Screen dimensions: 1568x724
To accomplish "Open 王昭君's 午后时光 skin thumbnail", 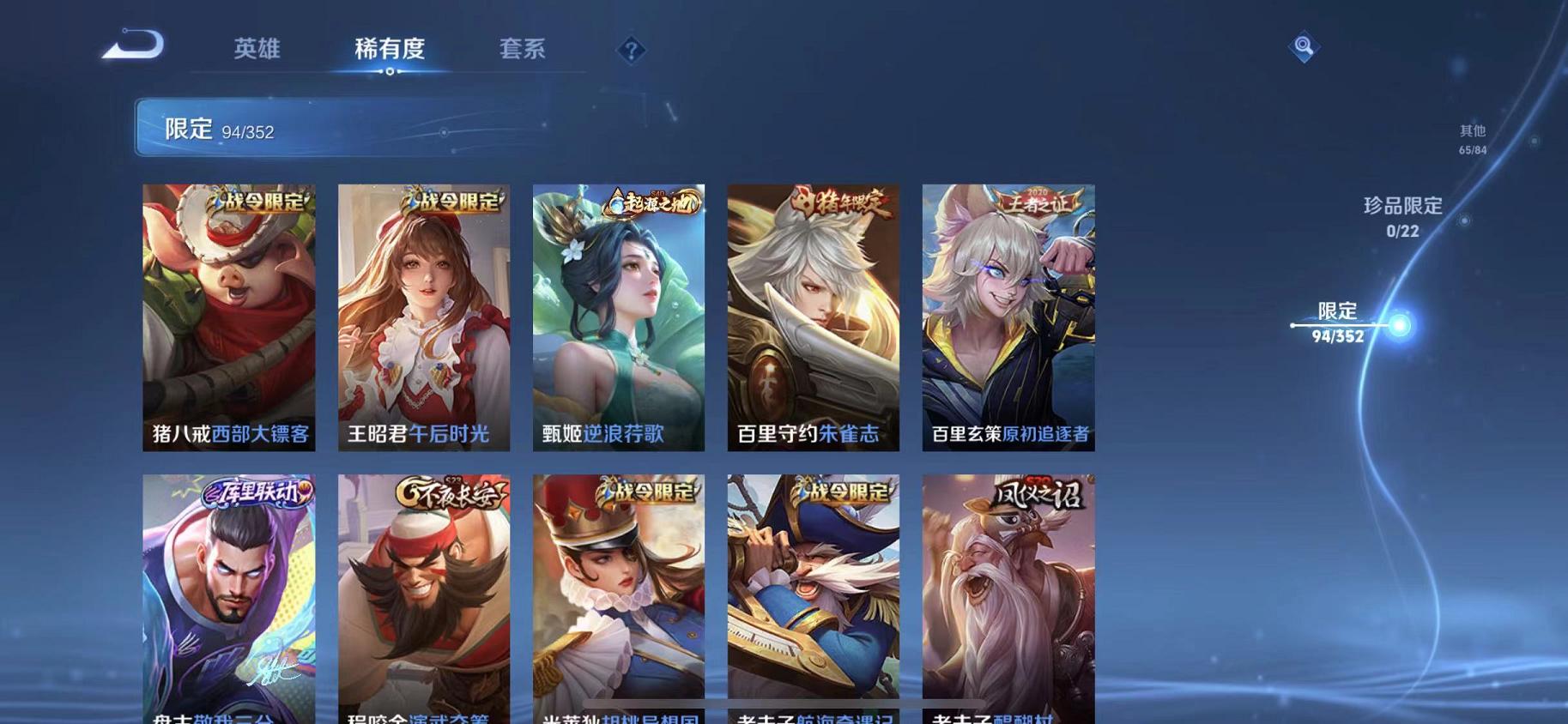I will (x=423, y=317).
